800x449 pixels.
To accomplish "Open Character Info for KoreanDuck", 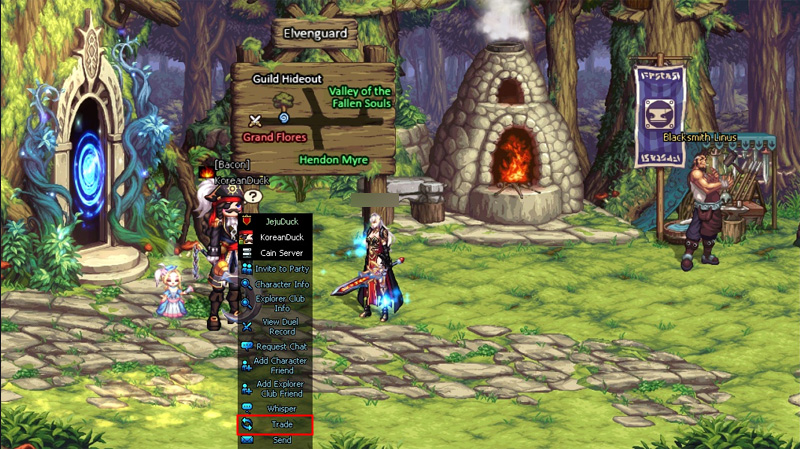I will [x=275, y=284].
